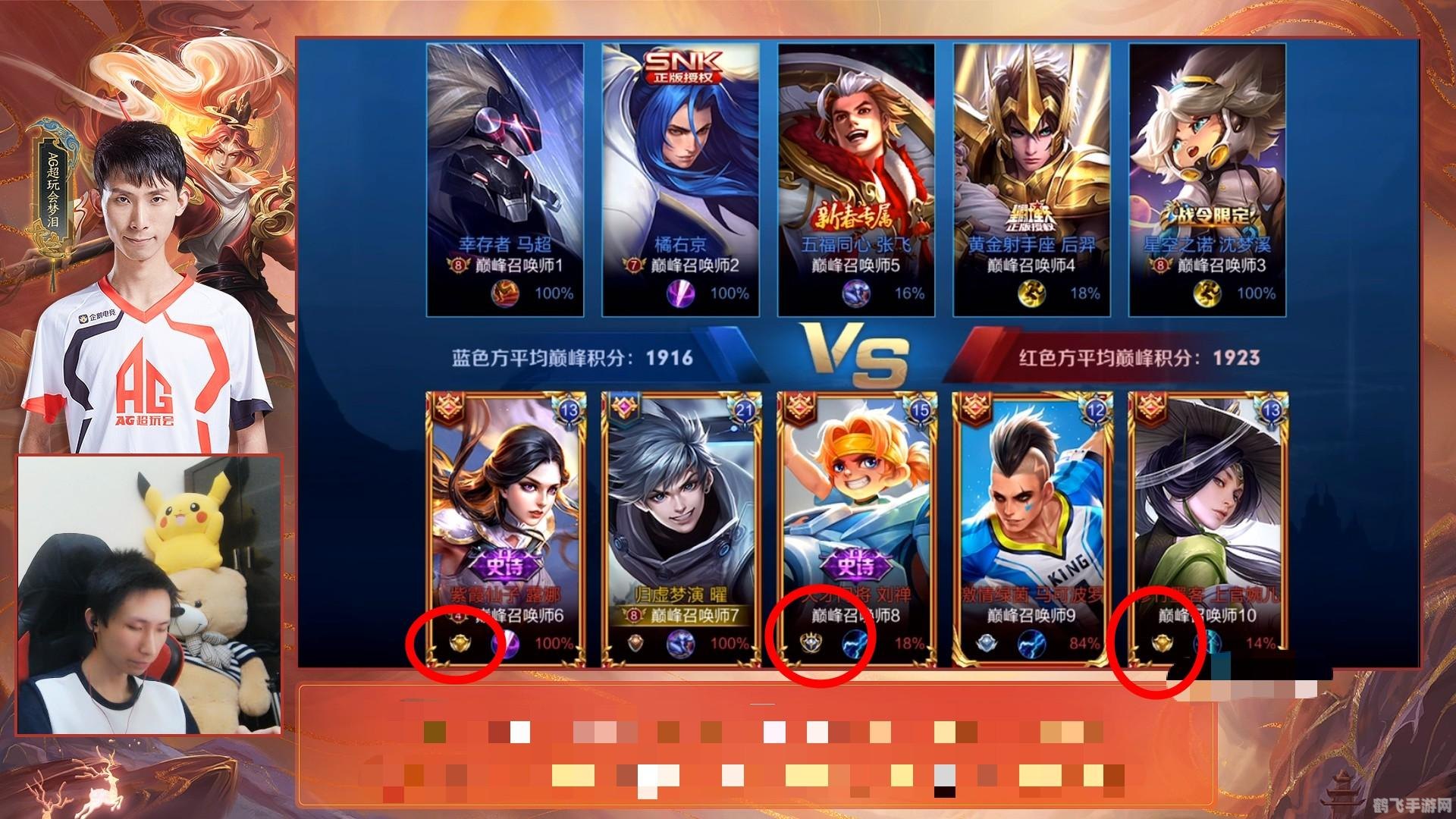
Task: Select the 黄金射手座 后羿 hero card
Action: pos(1032,167)
